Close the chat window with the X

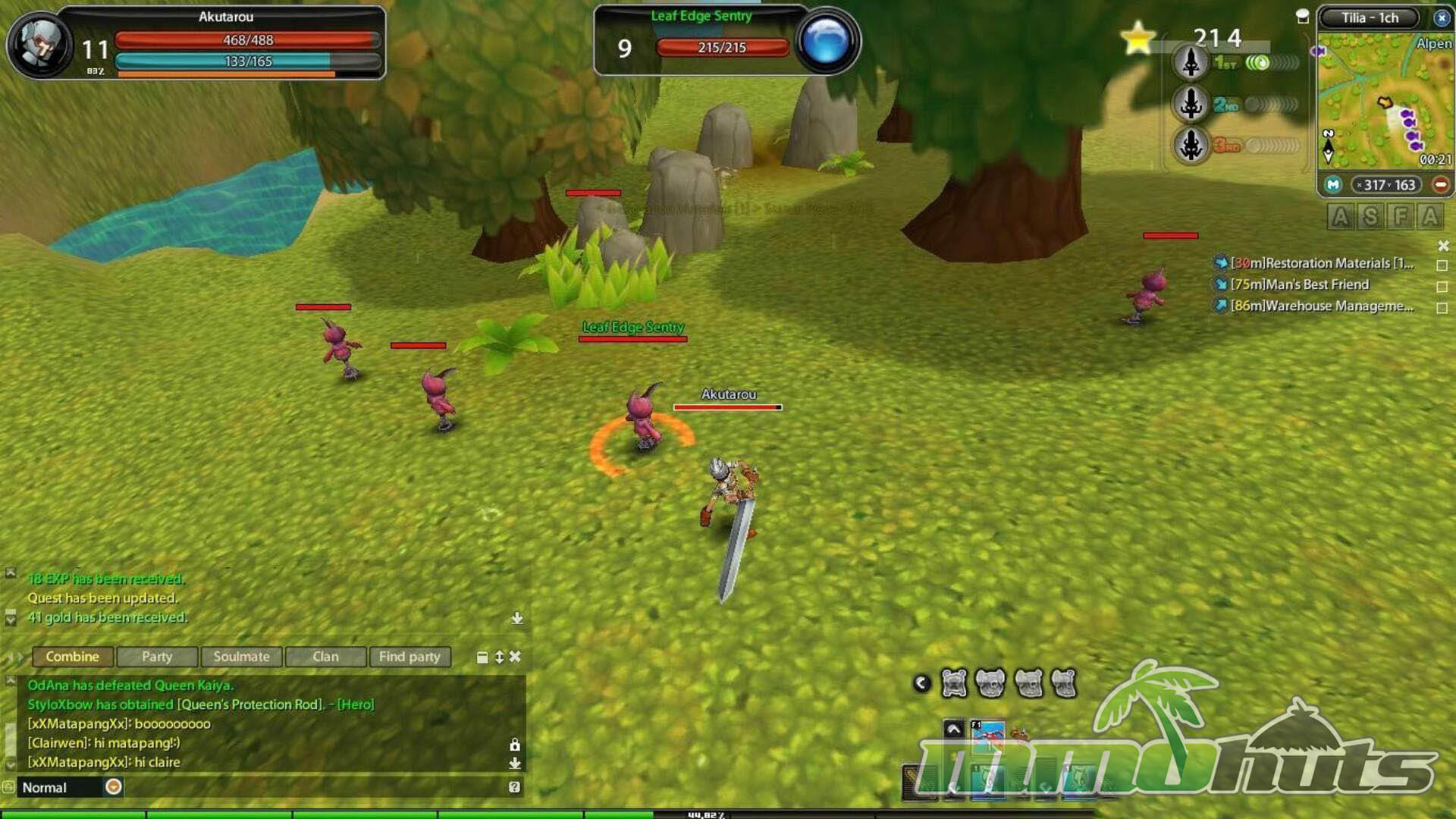516,657
